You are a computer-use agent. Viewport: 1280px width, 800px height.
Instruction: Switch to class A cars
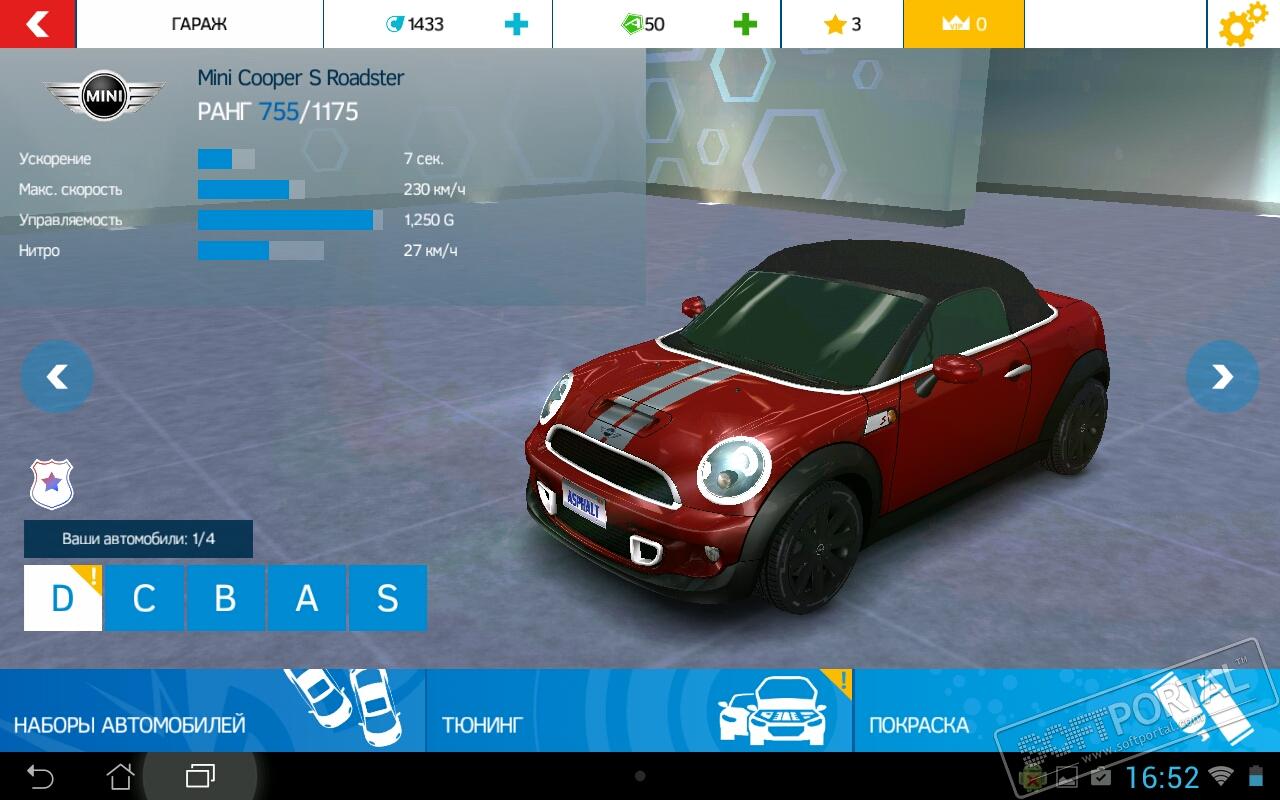coord(306,598)
